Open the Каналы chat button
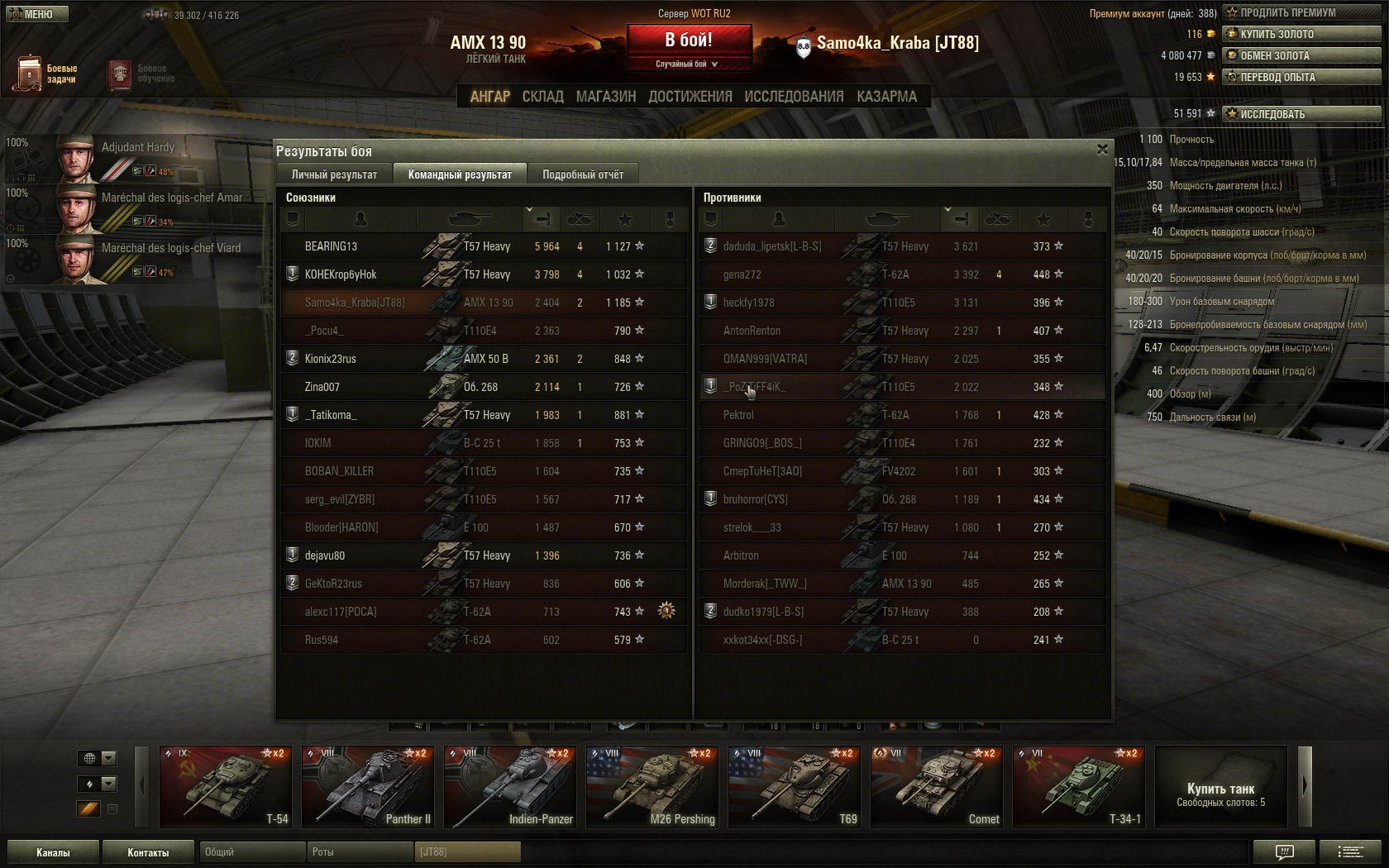1389x868 pixels. (53, 852)
